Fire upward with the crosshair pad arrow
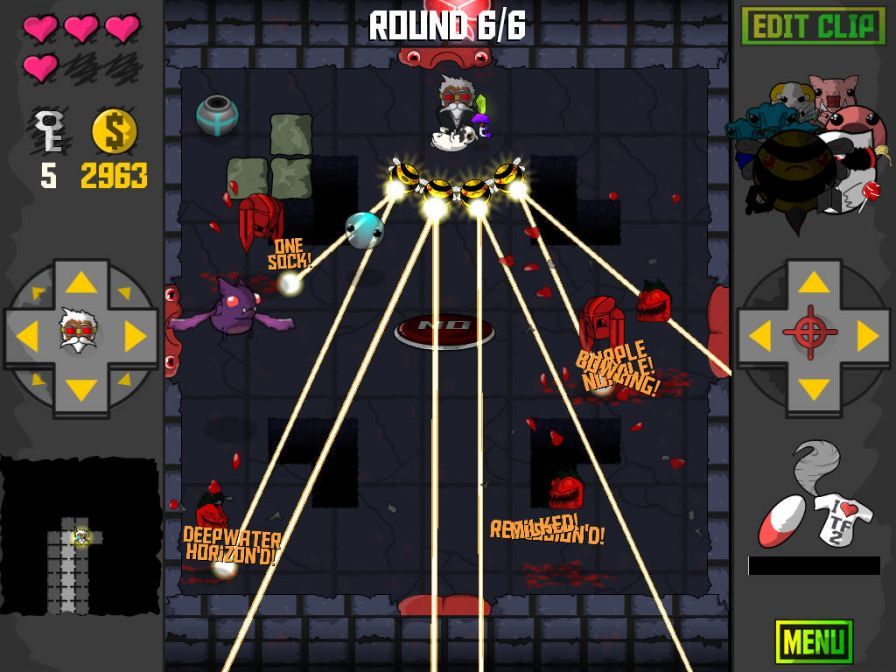 (x=813, y=283)
